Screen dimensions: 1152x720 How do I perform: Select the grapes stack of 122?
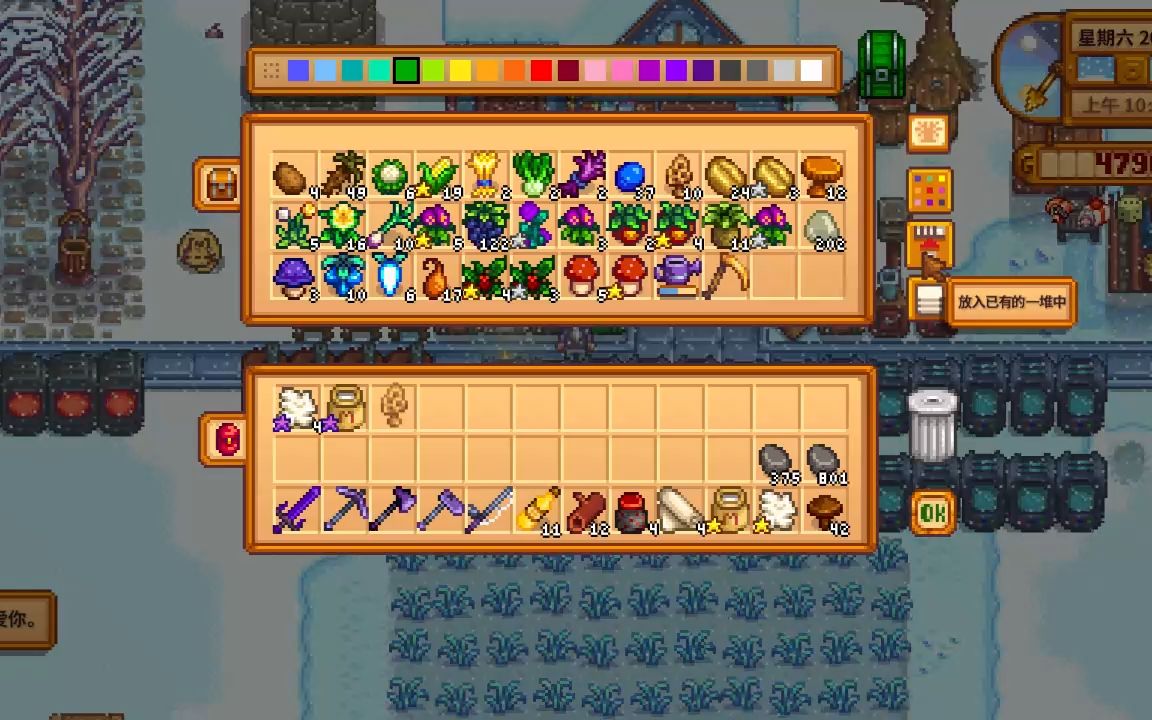[x=486, y=225]
